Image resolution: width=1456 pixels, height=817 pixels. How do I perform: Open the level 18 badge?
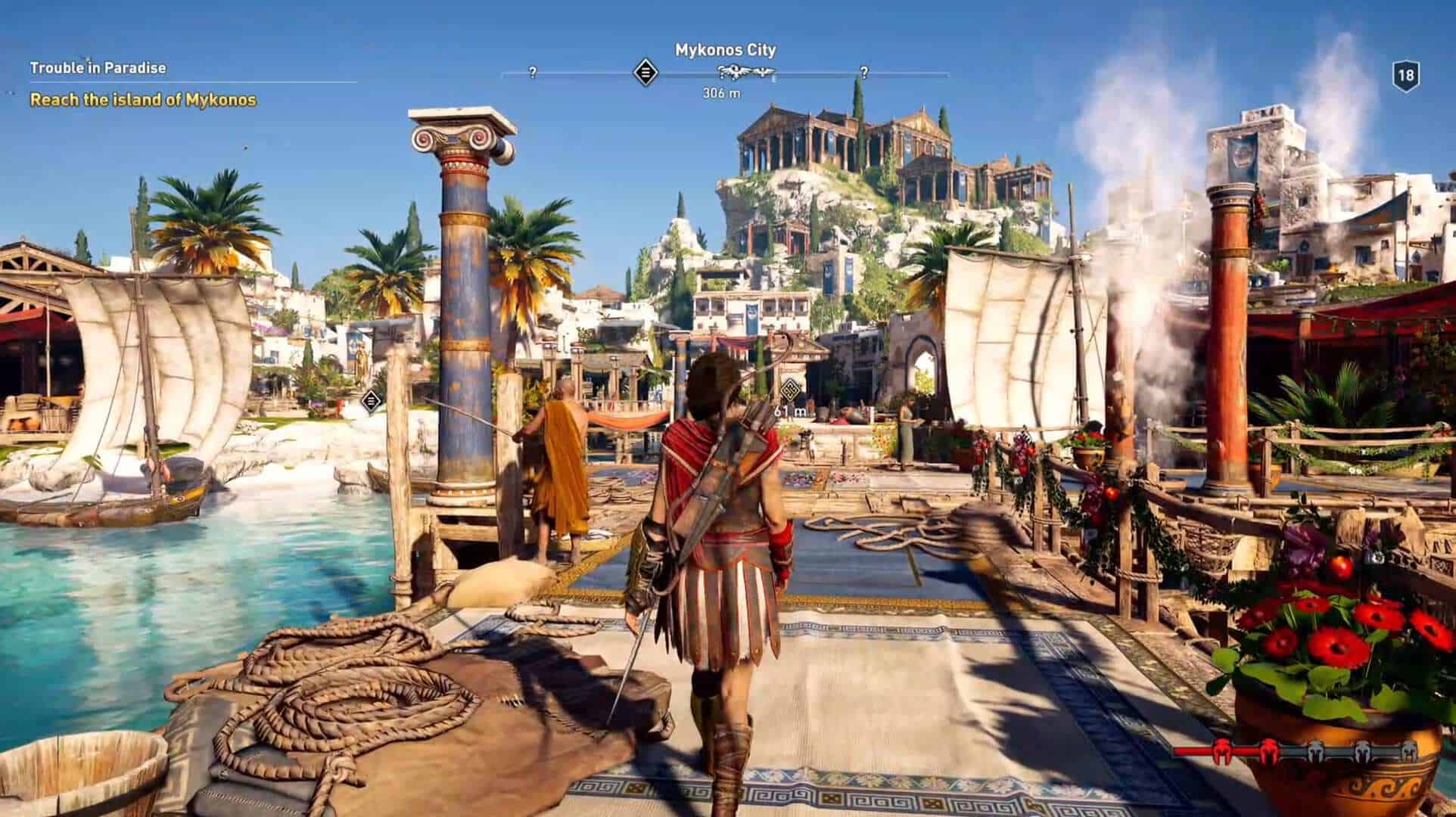tap(1405, 76)
